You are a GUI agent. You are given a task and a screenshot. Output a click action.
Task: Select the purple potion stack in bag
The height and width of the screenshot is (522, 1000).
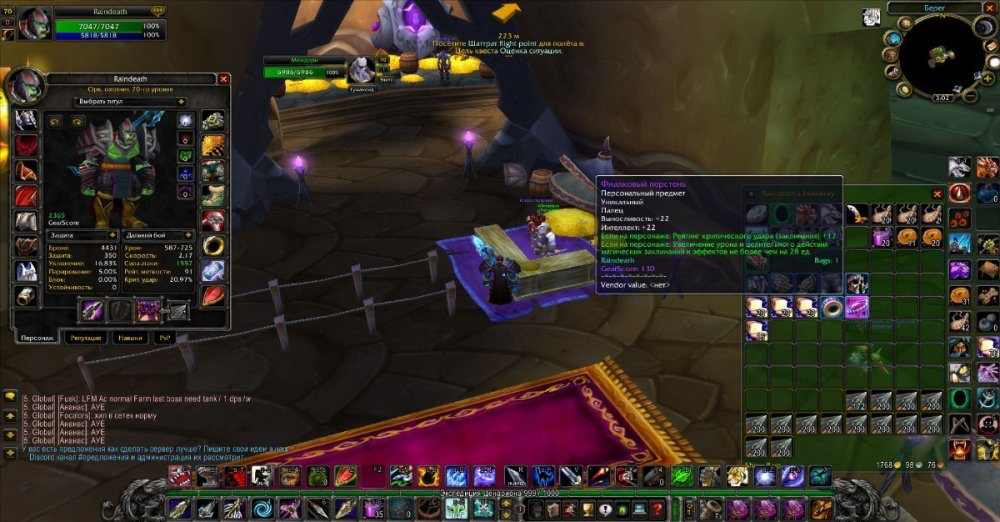(883, 237)
